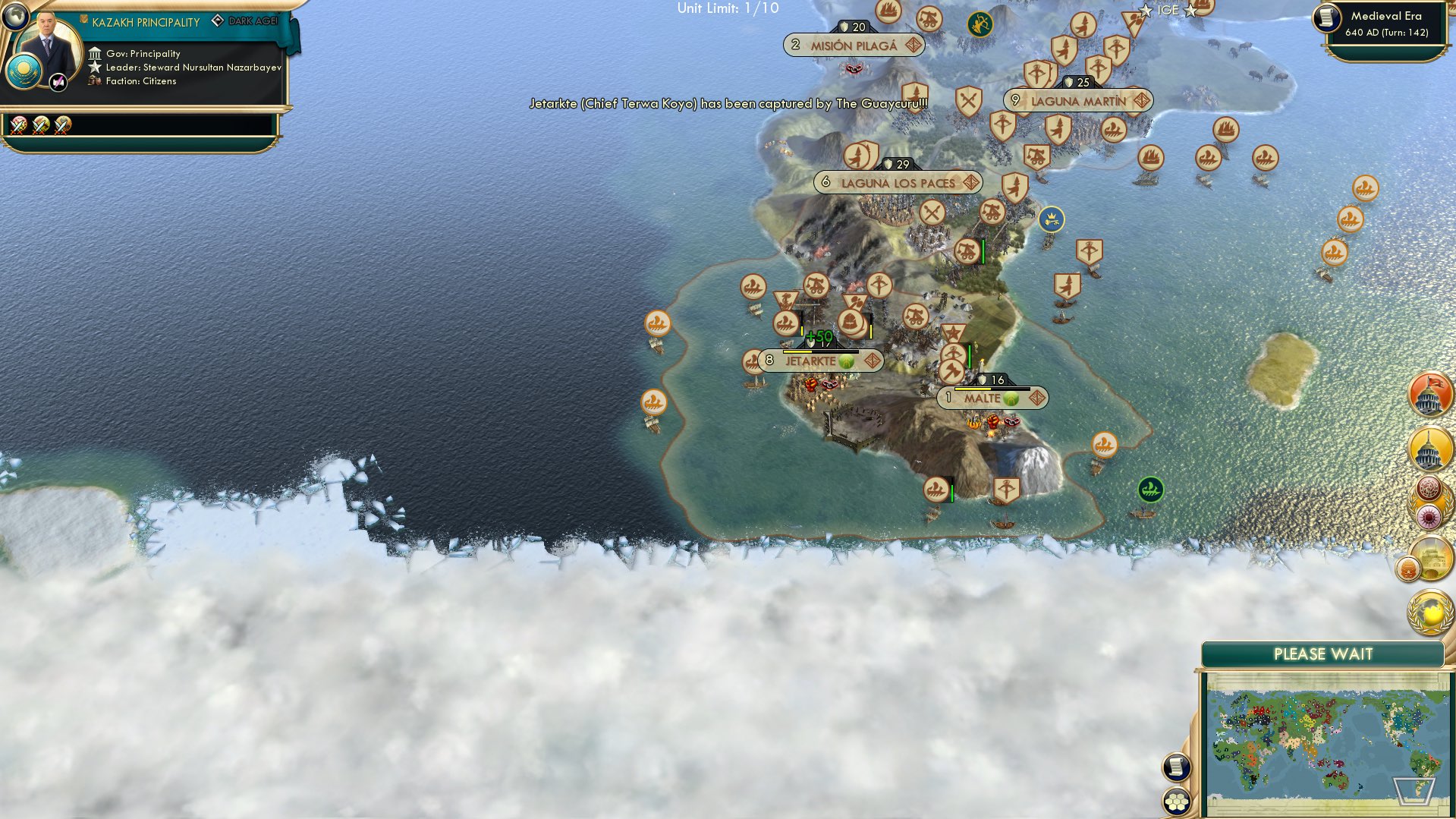Select a trireme unit icon west of Jetarkte
This screenshot has height=819, width=1456.
click(657, 323)
